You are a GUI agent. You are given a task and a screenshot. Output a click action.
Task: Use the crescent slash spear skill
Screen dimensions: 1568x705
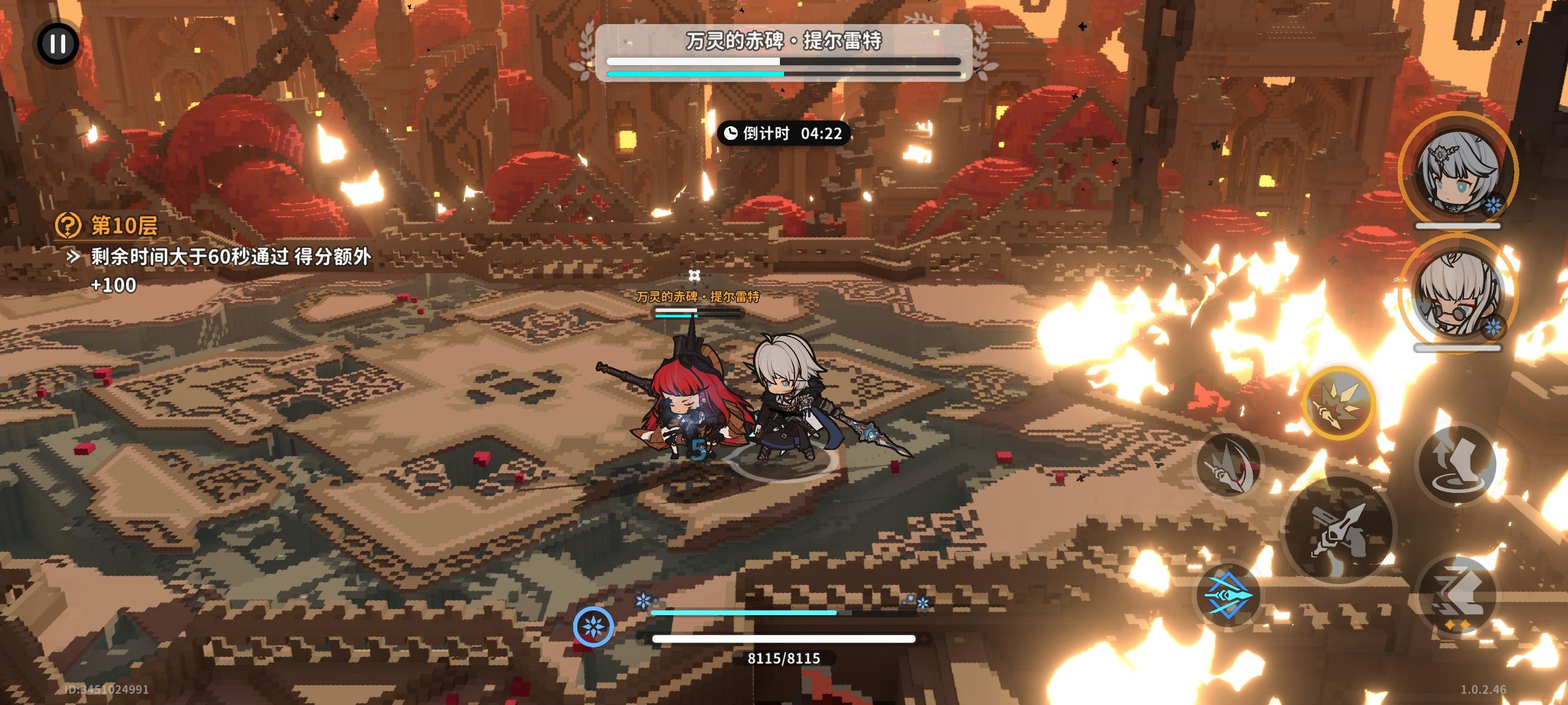1229,466
